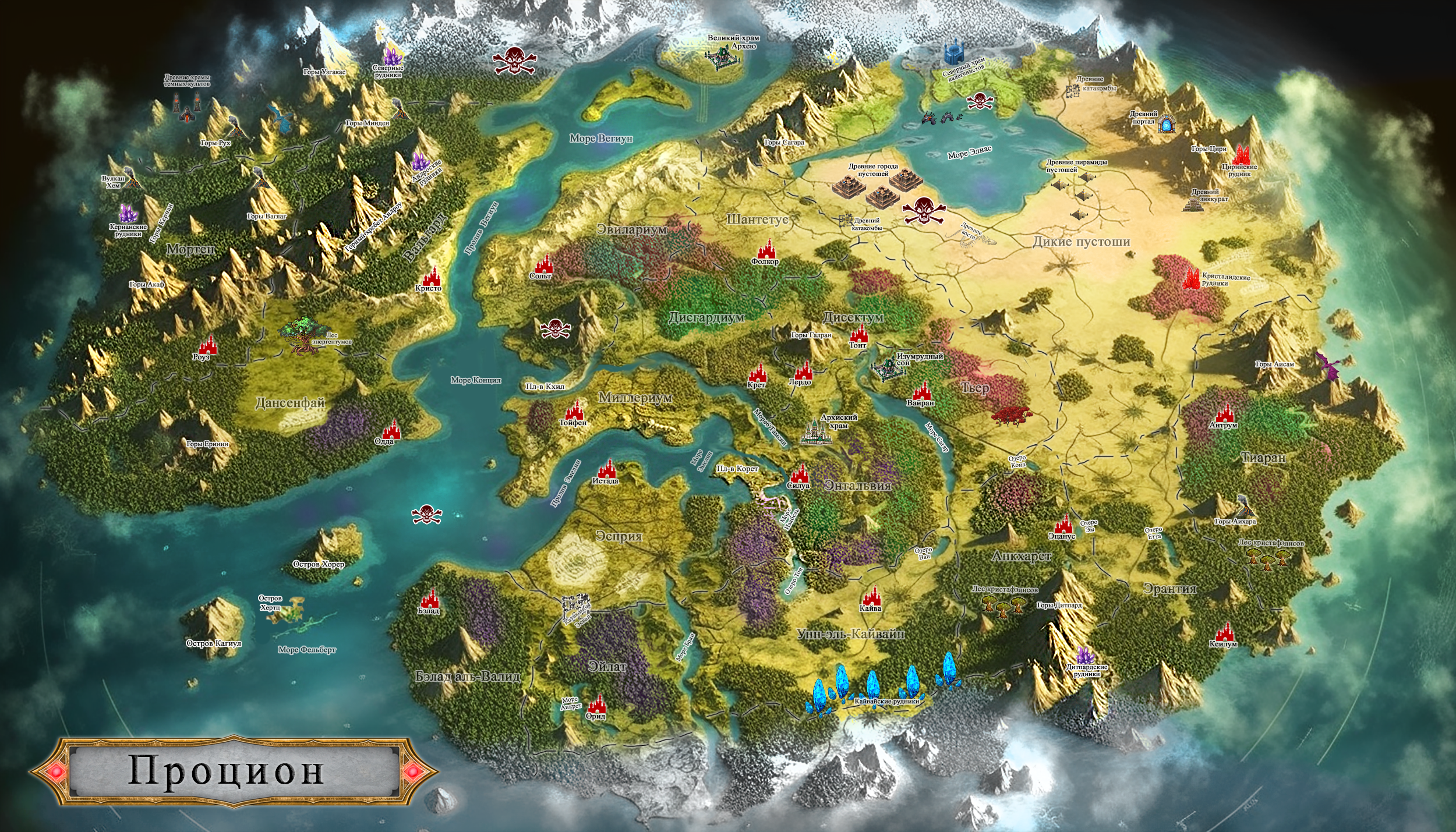The image size is (1456, 832).
Task: Select the Кристо castle marker
Action: click(x=432, y=275)
